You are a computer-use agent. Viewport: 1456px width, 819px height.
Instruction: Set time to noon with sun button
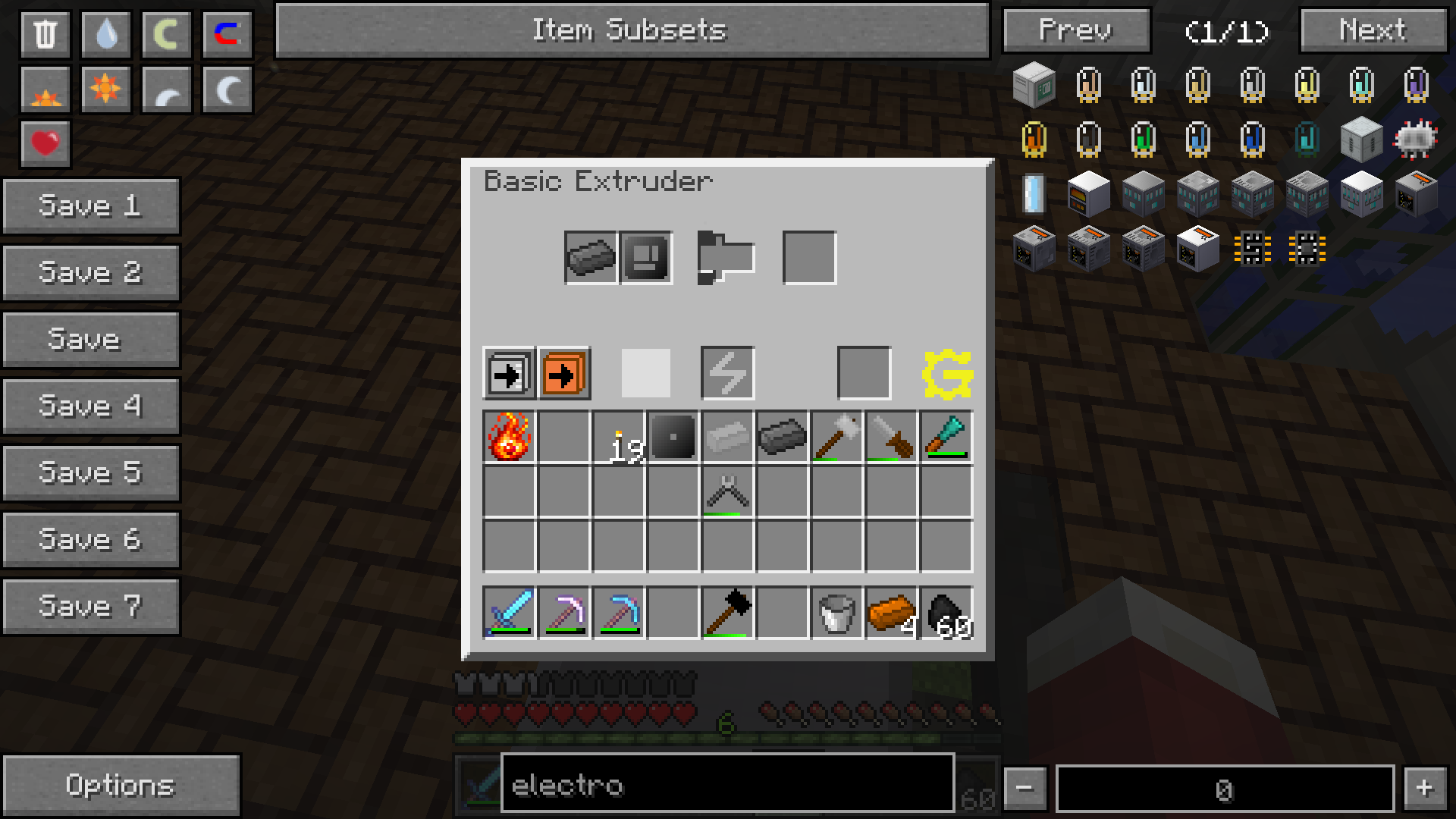pos(106,89)
